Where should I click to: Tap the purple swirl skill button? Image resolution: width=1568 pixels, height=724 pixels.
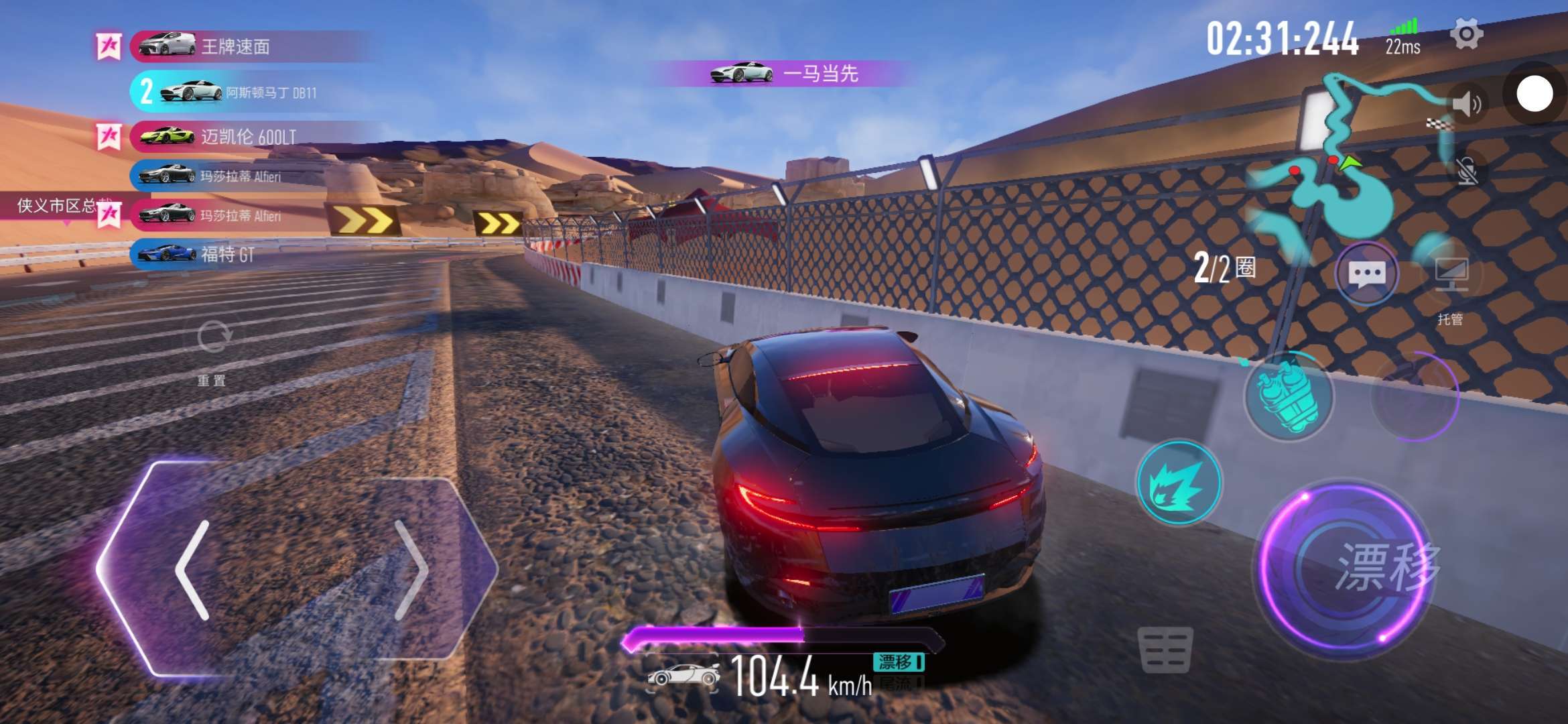click(1415, 397)
